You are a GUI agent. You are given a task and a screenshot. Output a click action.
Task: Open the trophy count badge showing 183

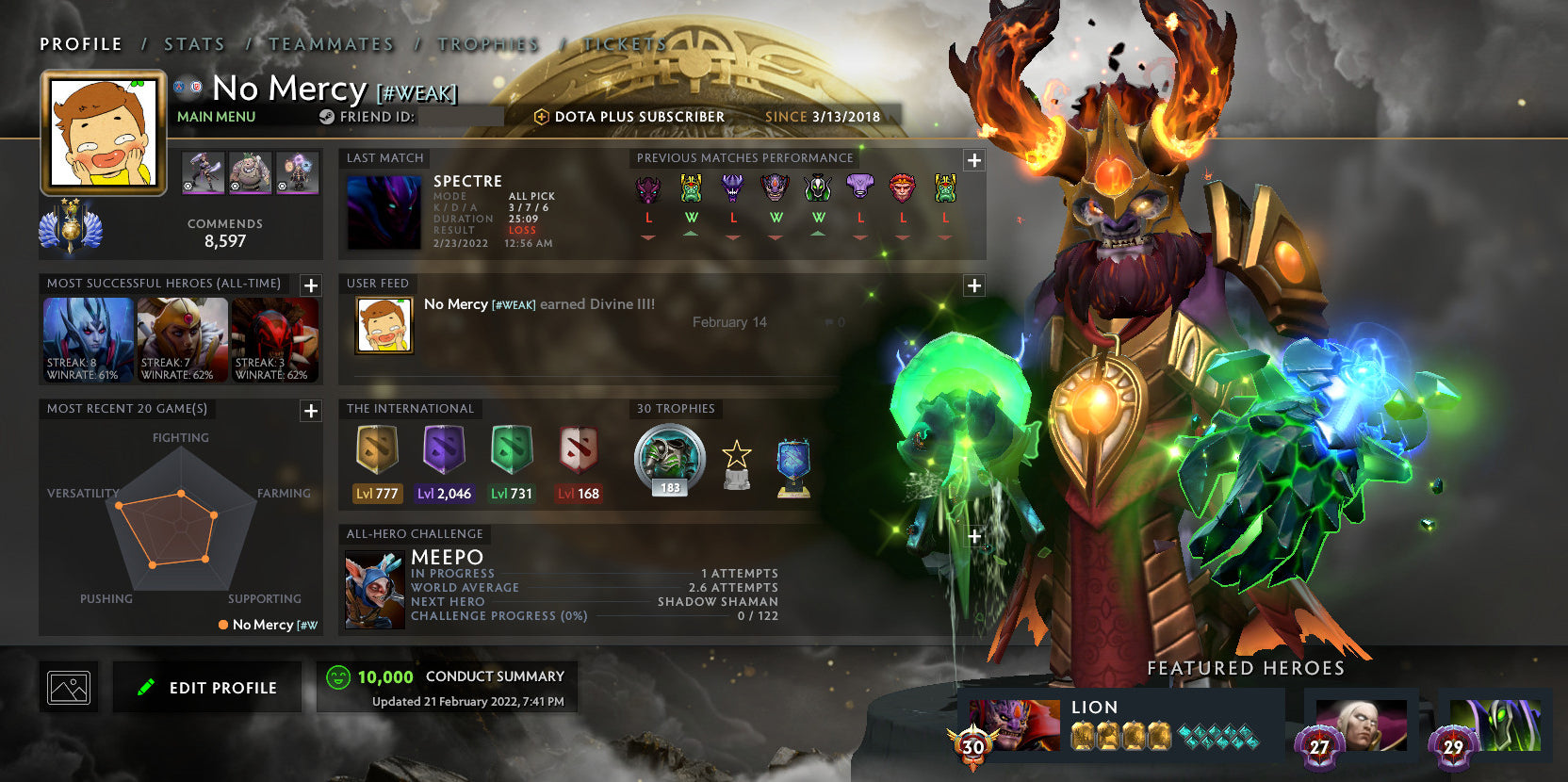pos(669,459)
